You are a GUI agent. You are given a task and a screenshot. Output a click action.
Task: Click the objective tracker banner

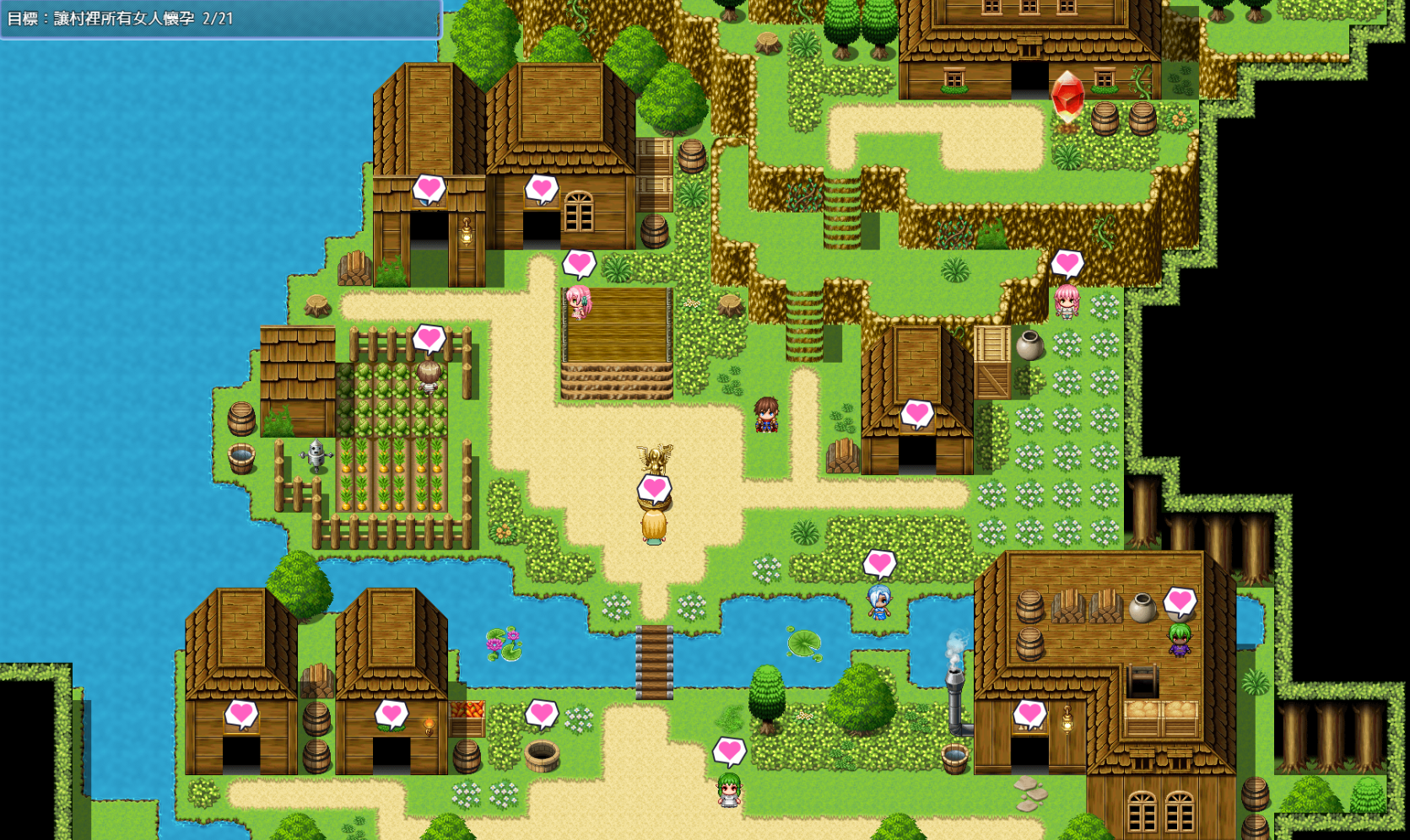(x=219, y=19)
